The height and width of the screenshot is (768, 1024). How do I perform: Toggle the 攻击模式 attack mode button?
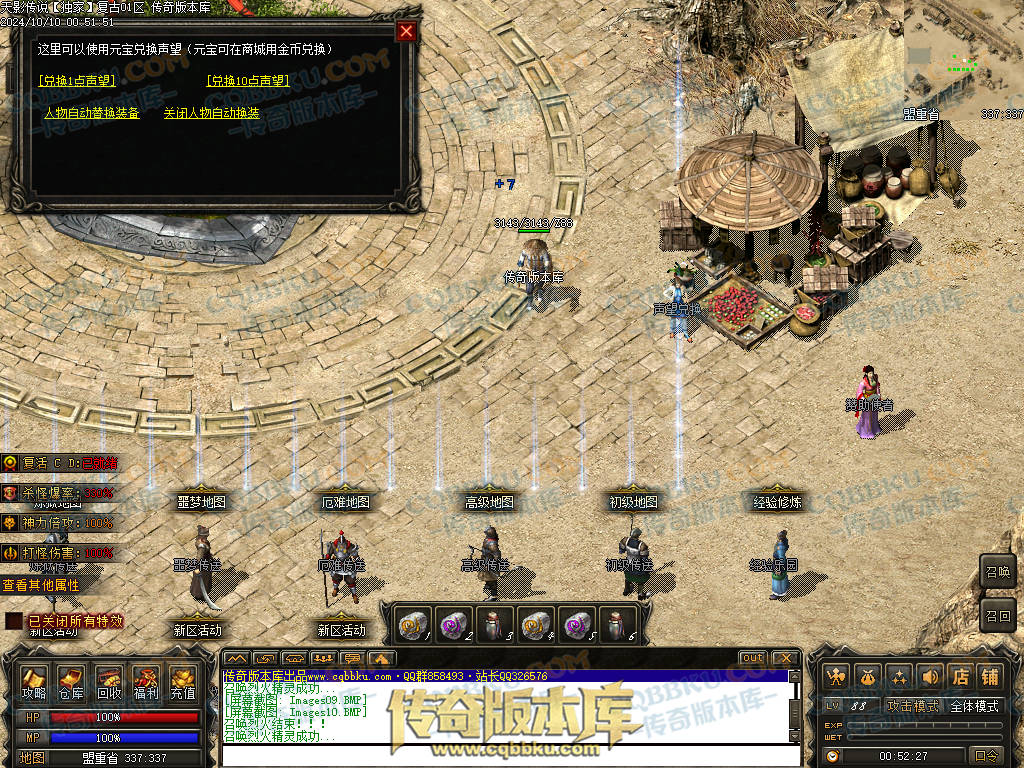pos(913,706)
